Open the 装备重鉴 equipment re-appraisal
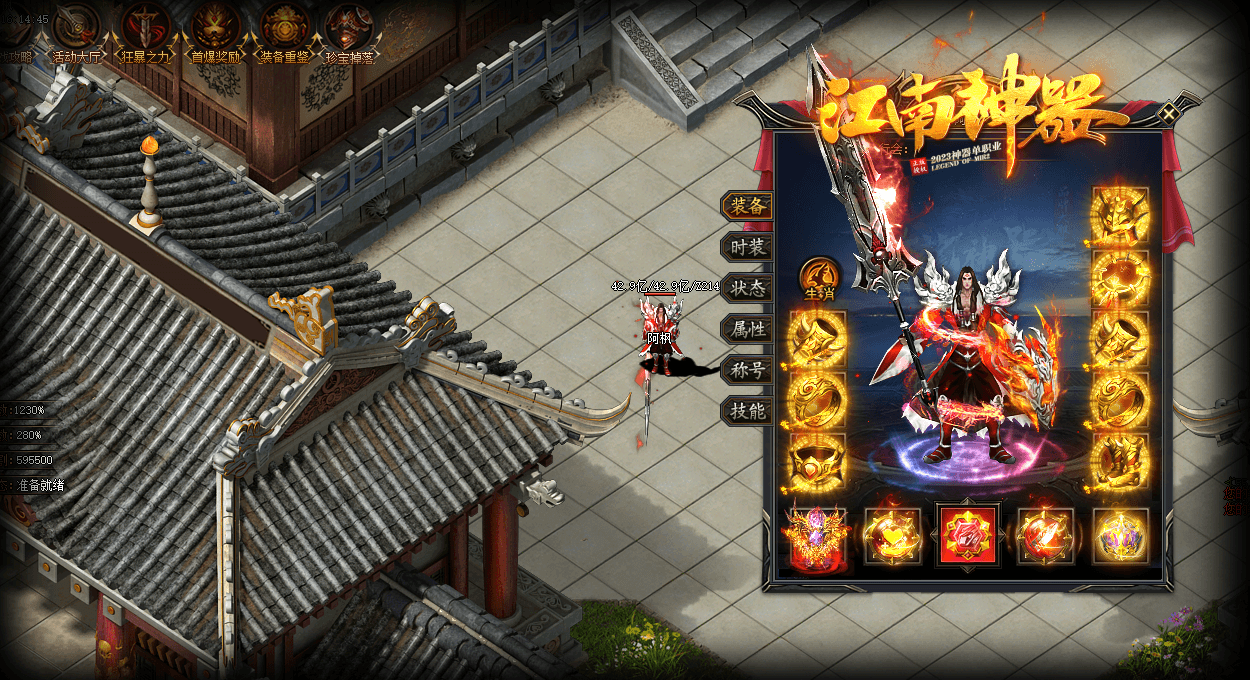This screenshot has width=1250, height=680. pos(285,27)
